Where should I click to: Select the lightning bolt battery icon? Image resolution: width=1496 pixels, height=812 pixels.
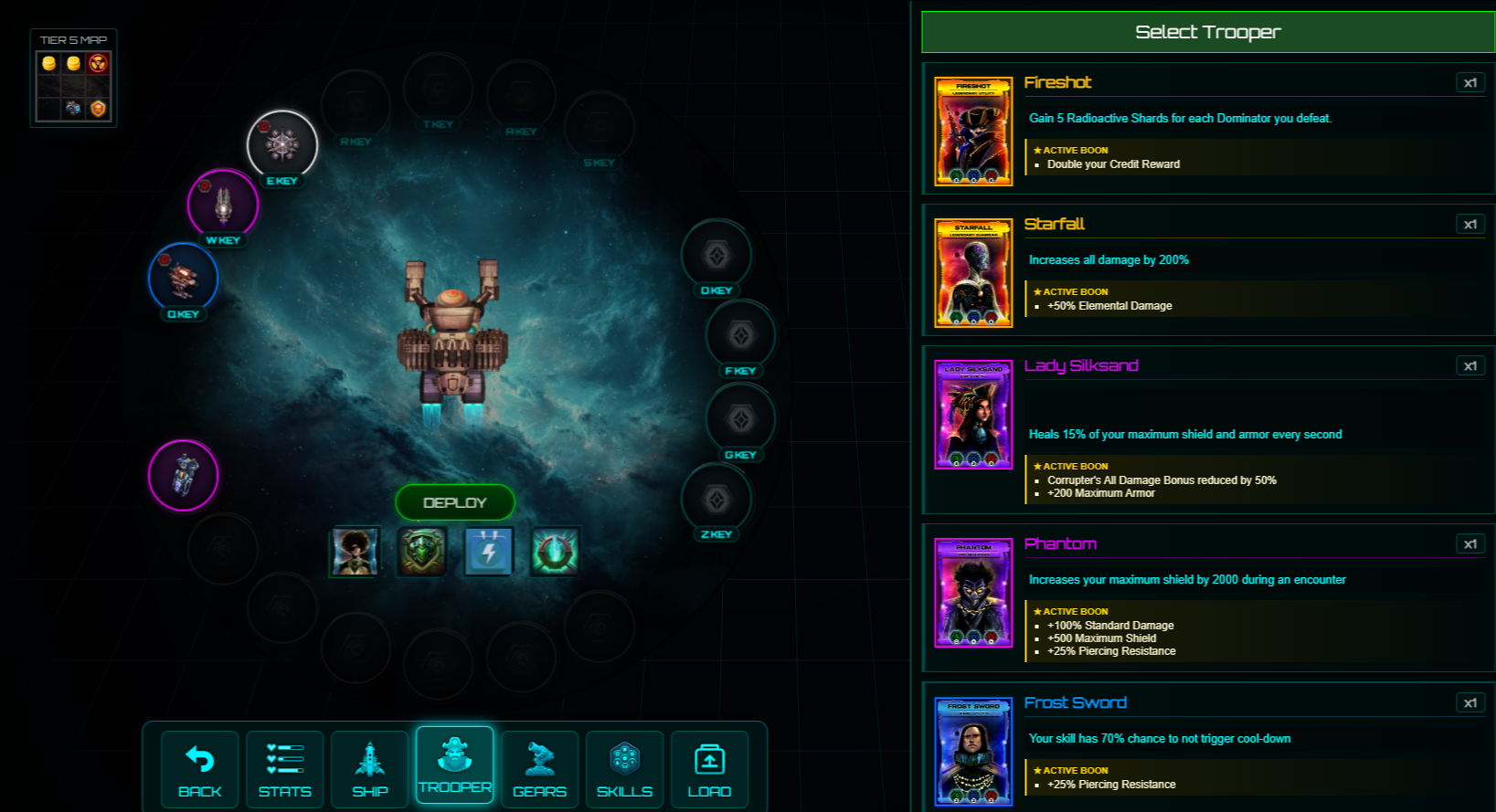click(489, 551)
